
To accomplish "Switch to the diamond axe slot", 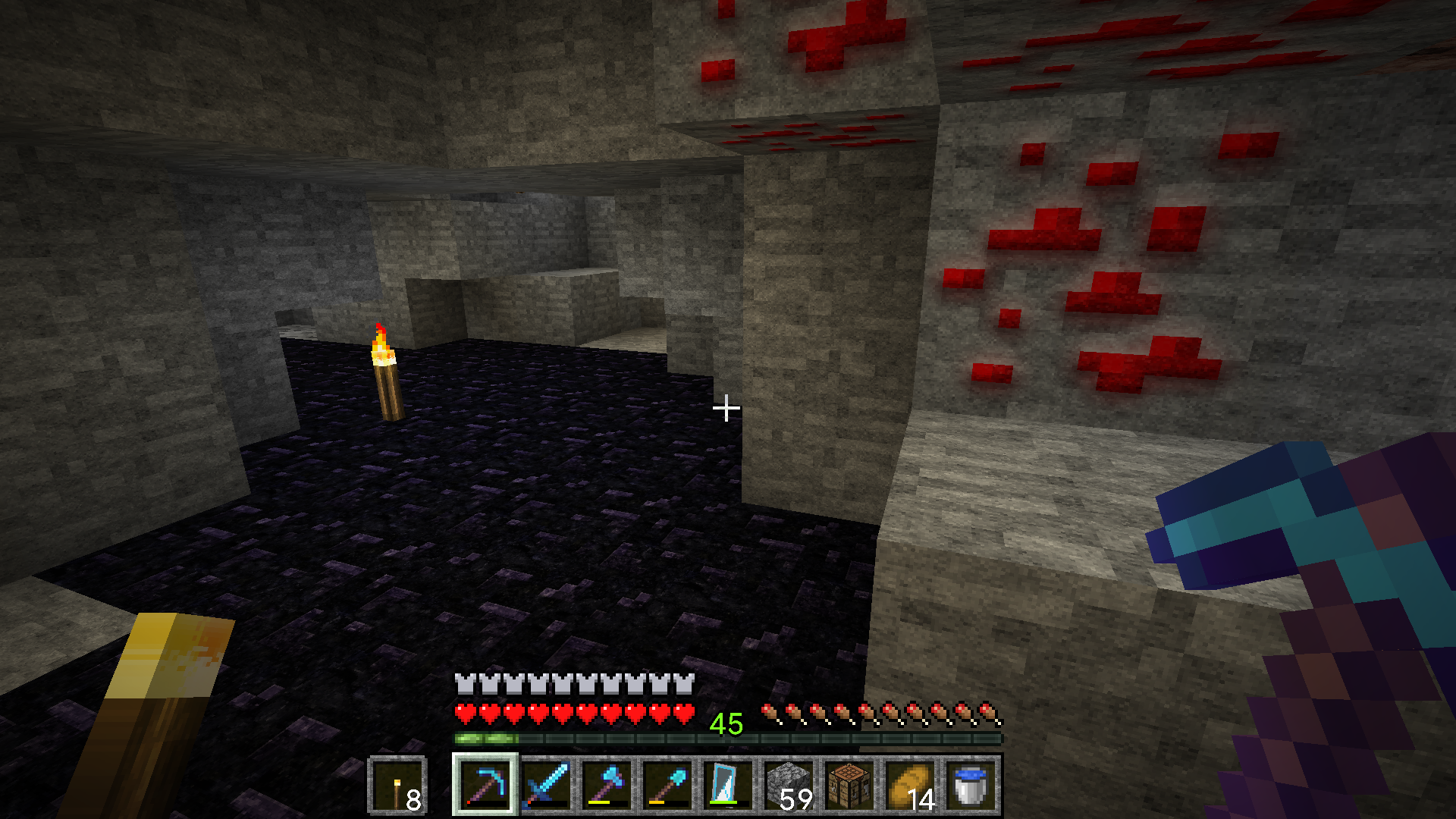I will pyautogui.click(x=607, y=786).
